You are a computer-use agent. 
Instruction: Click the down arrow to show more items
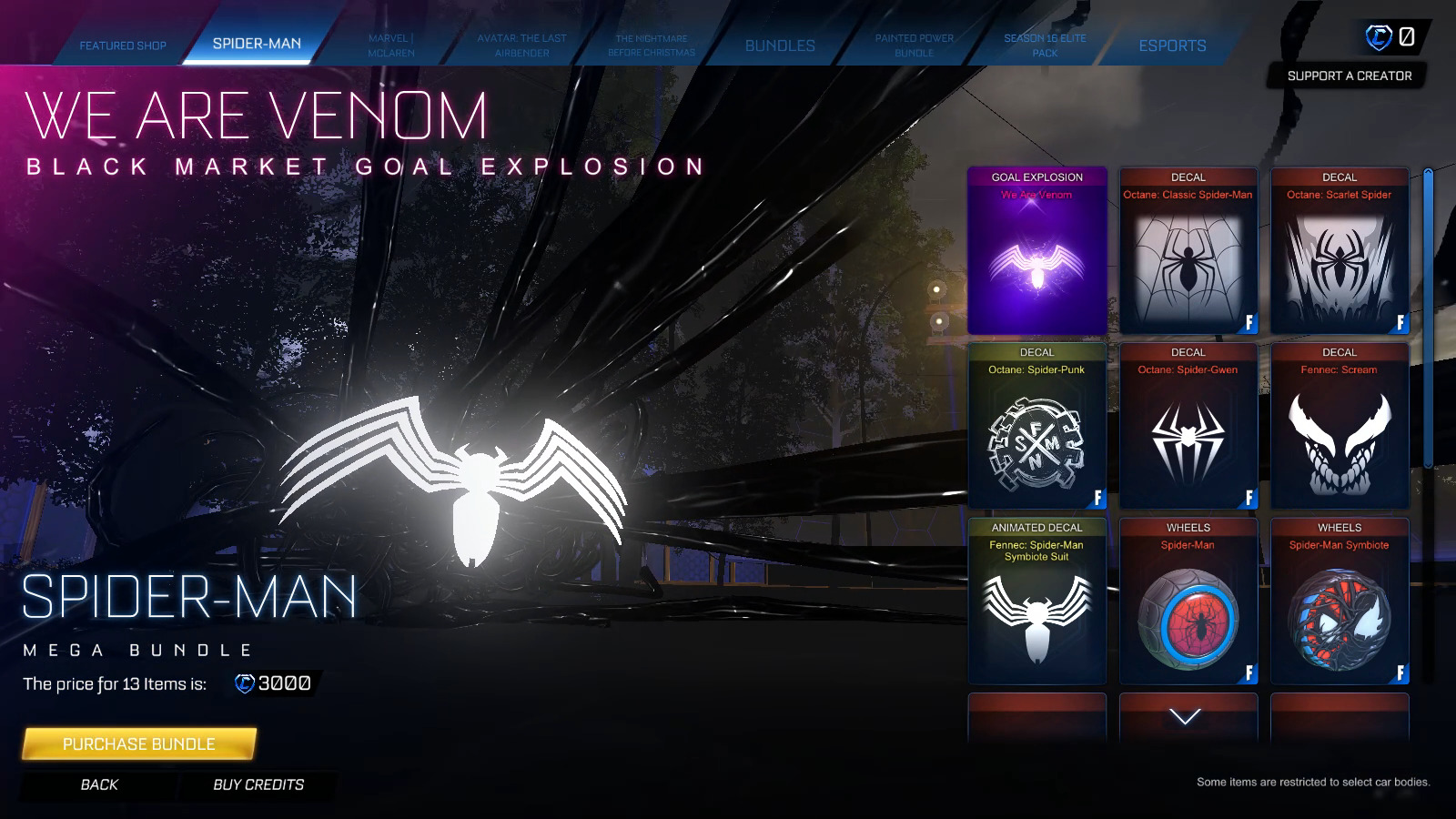1185,717
